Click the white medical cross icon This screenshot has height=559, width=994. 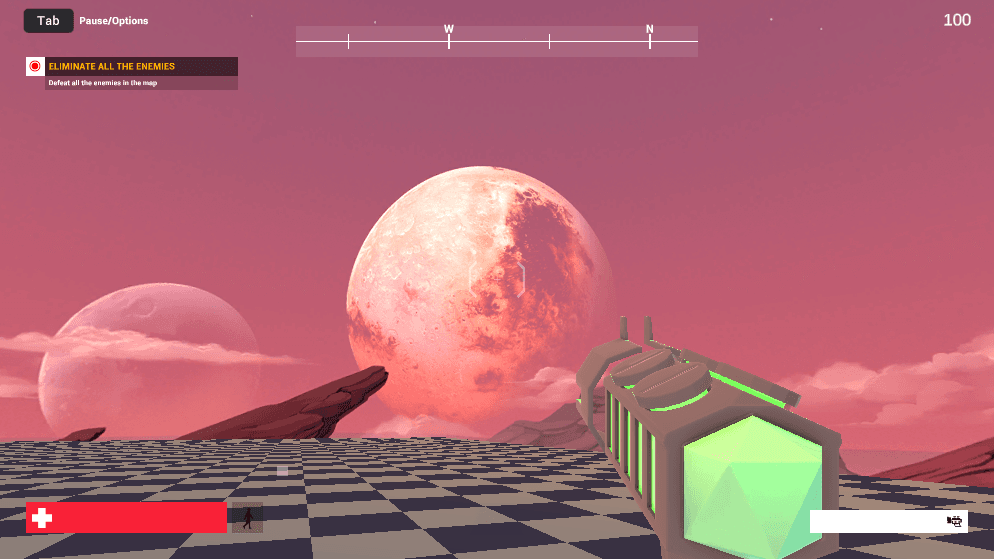[42, 518]
